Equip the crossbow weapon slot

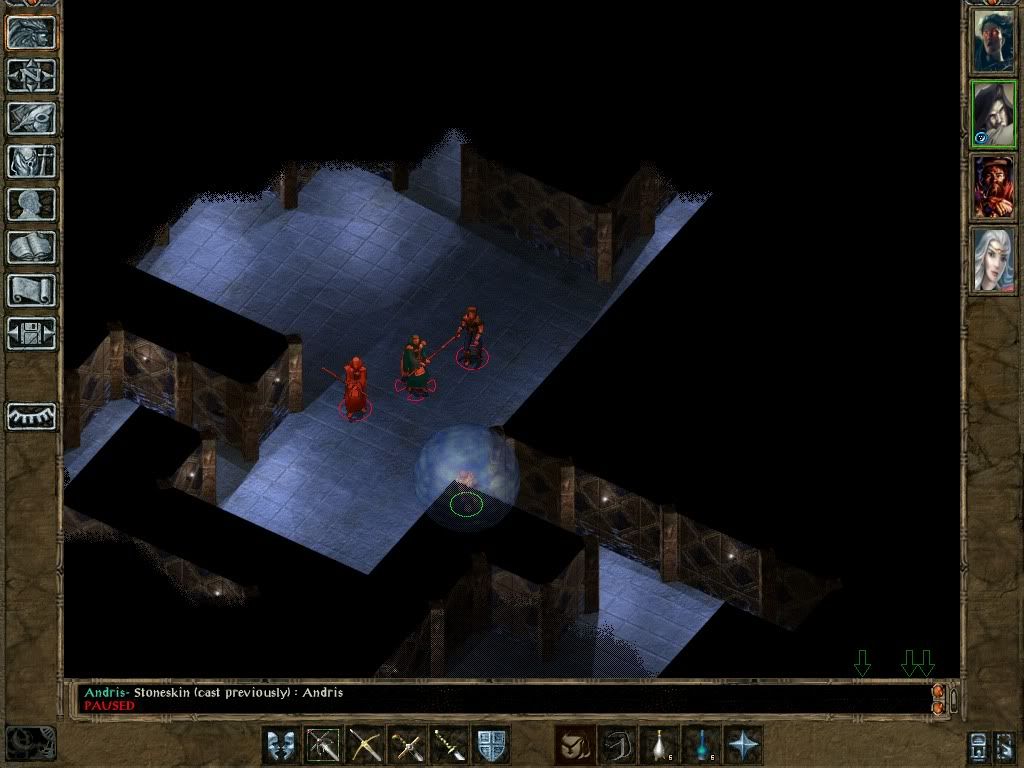[x=366, y=746]
